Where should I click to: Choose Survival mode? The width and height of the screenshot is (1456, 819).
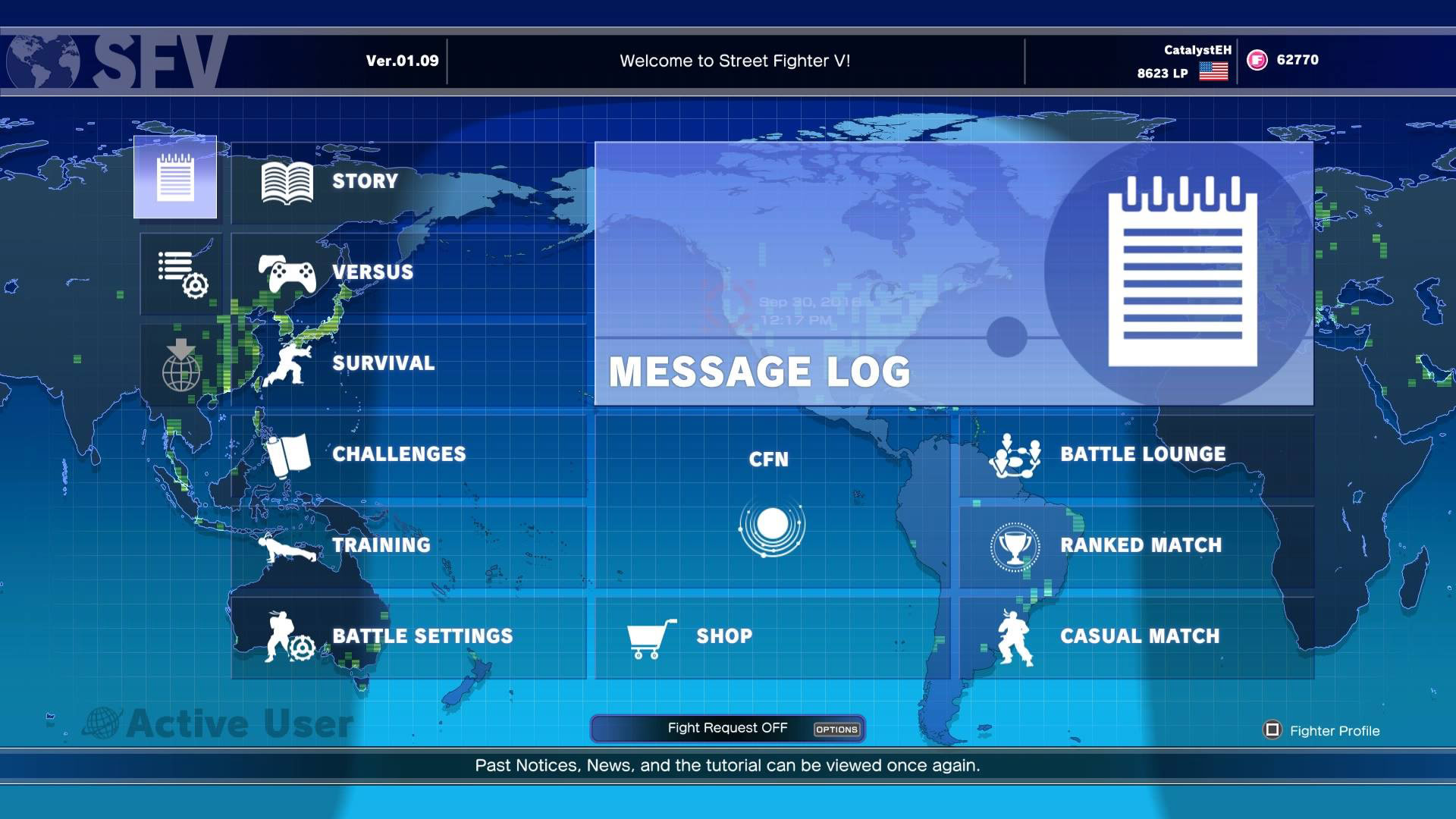pyautogui.click(x=408, y=364)
